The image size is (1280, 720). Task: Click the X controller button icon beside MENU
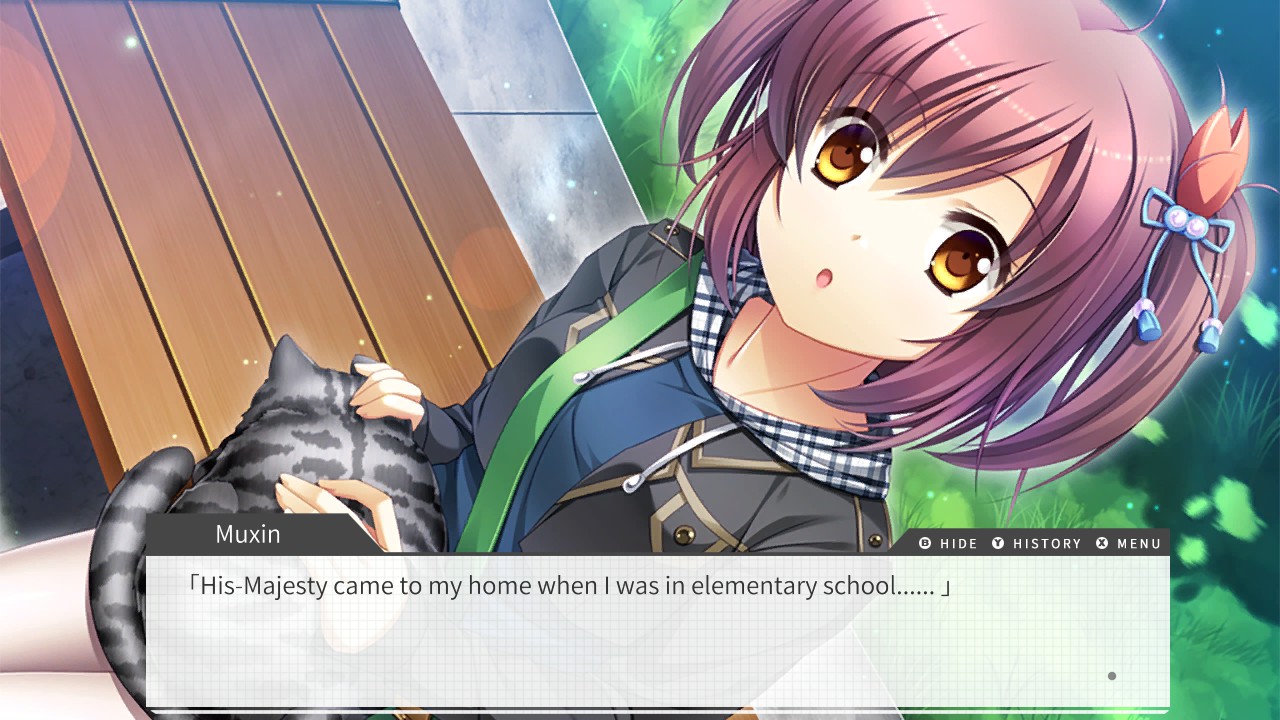click(x=1101, y=544)
